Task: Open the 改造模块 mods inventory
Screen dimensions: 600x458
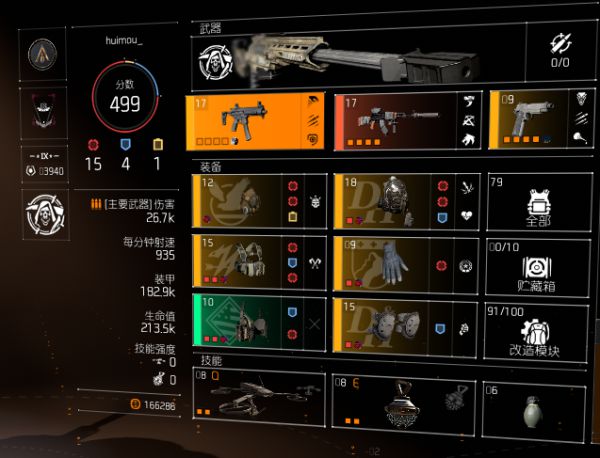Action: [539, 323]
